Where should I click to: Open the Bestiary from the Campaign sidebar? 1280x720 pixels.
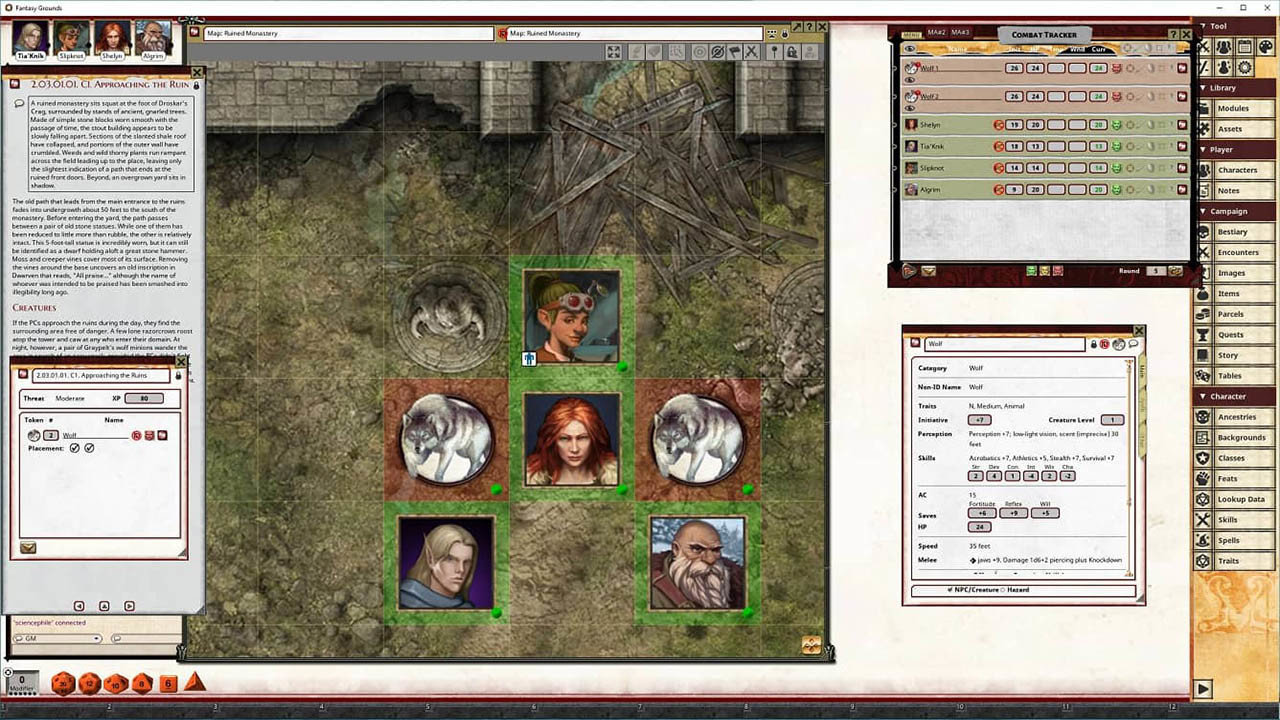tap(1231, 231)
